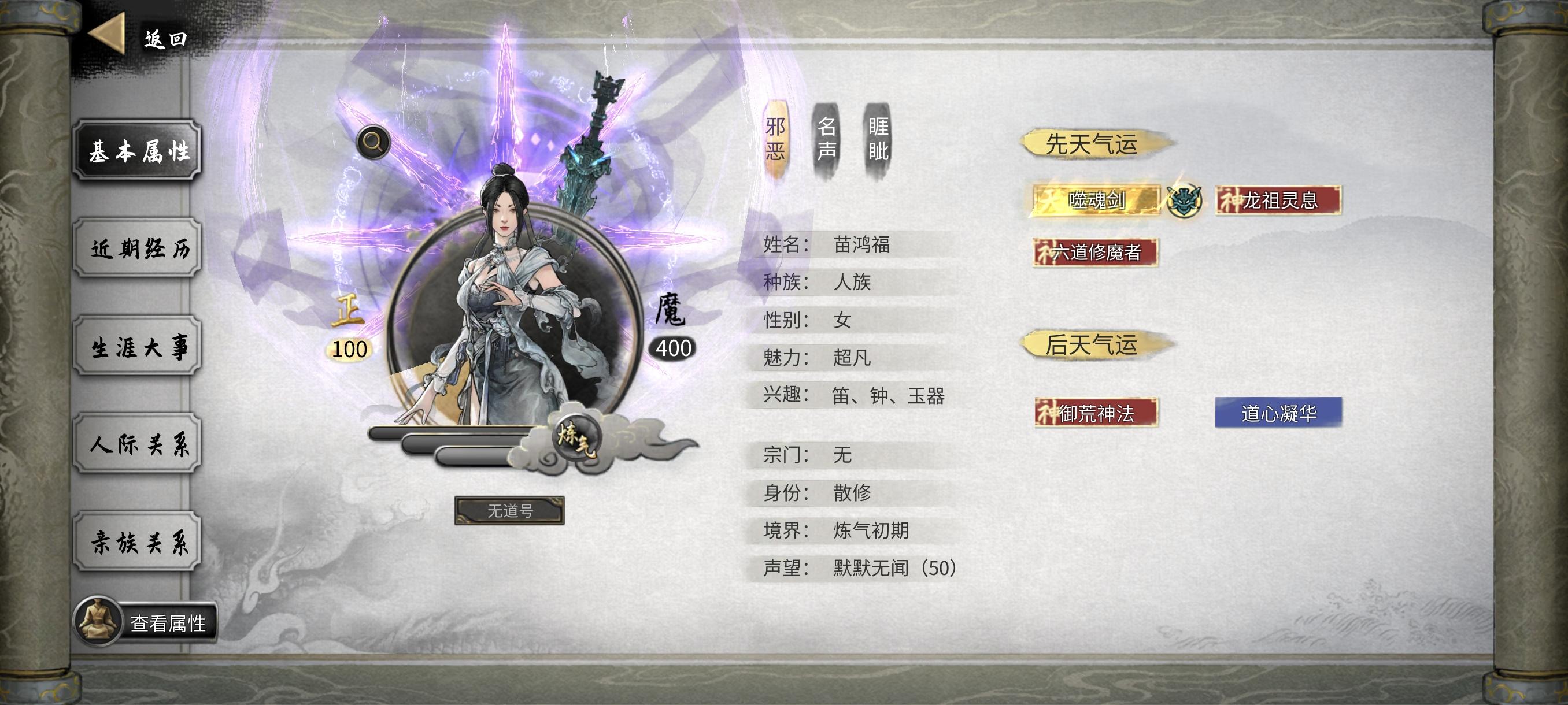
Task: Click the 御荒神法 acquired fortune badge
Action: pos(1096,413)
